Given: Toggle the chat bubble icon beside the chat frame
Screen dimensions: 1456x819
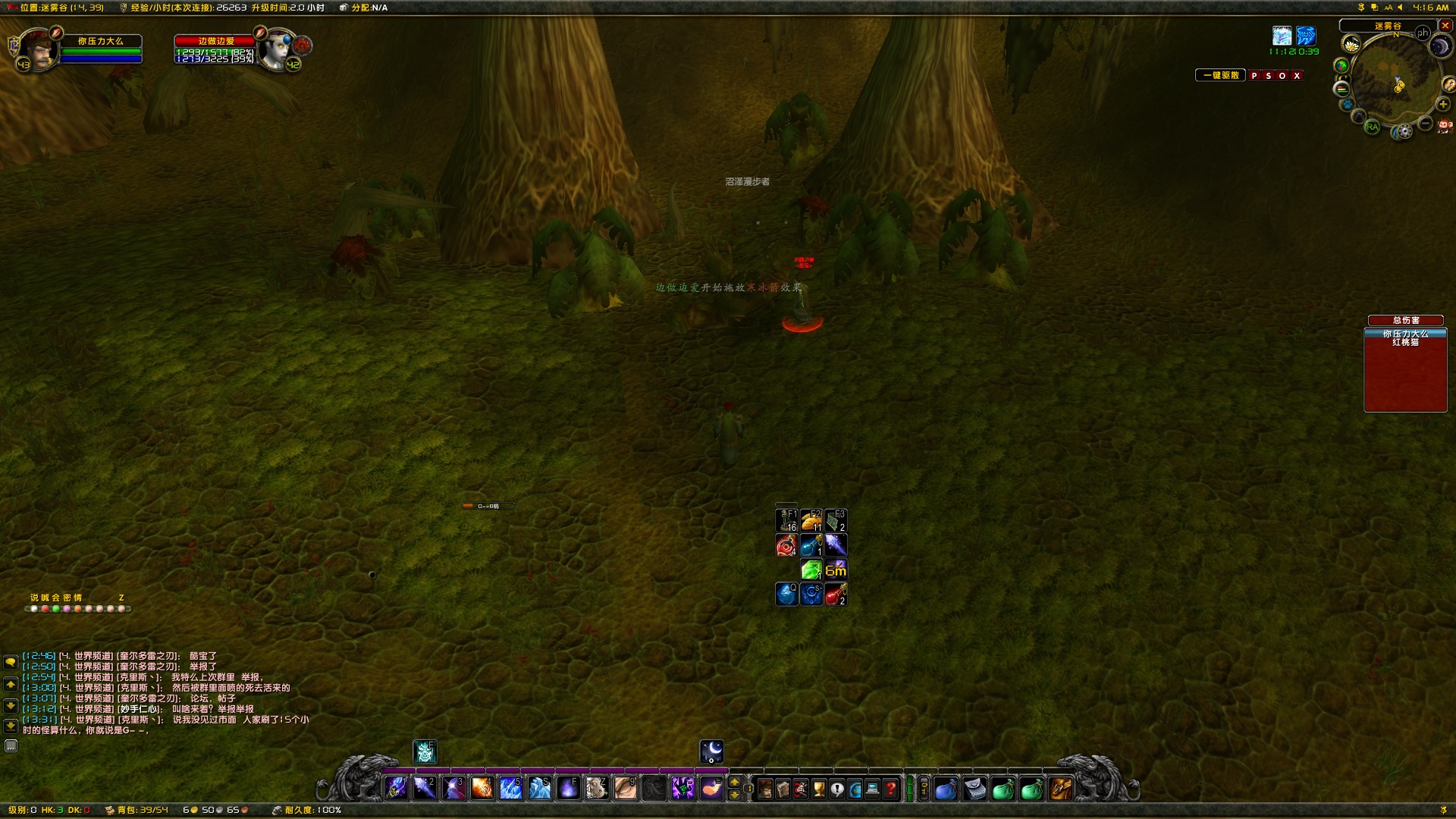Looking at the screenshot, I should coord(10,664).
